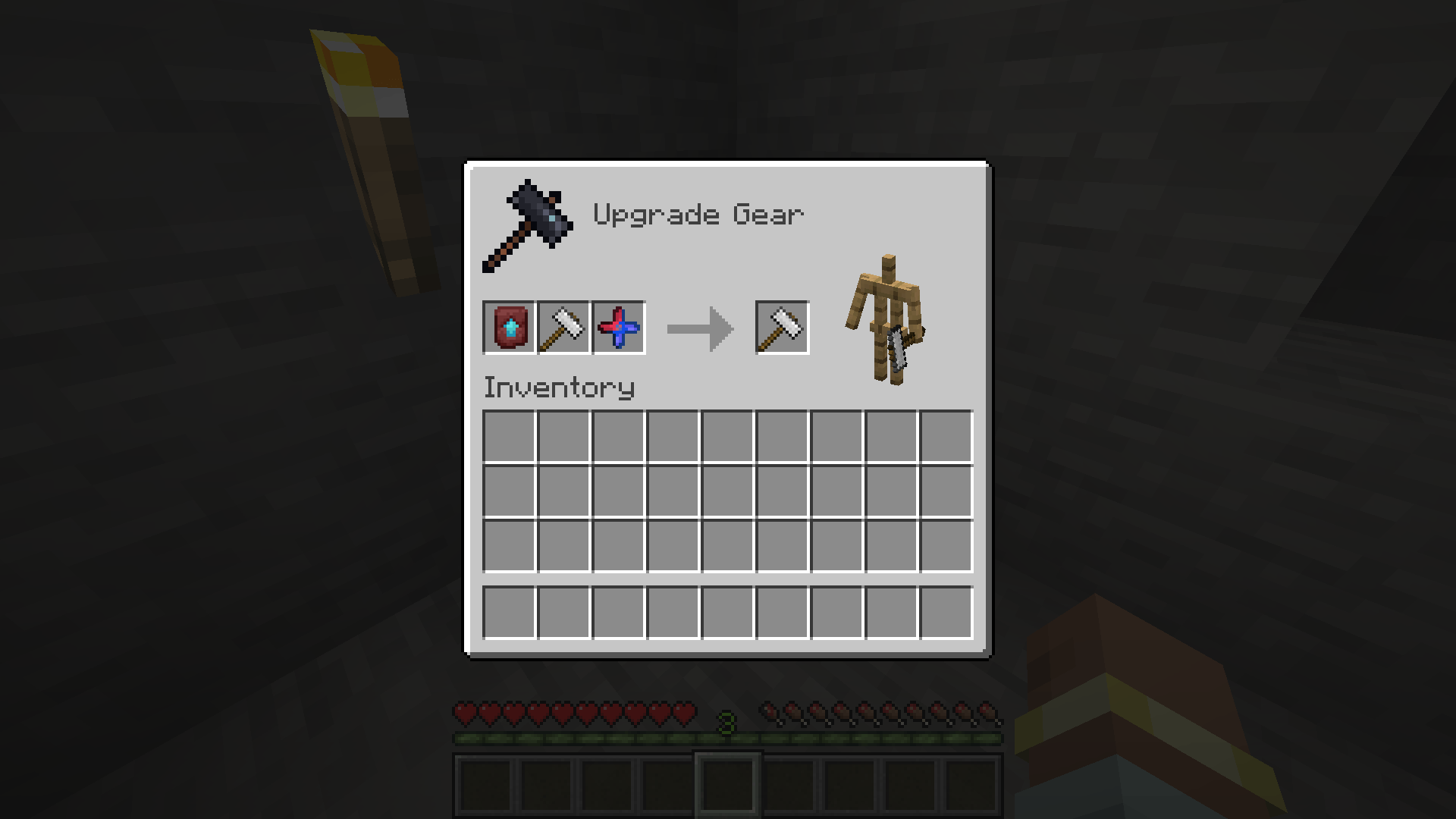Pick up the red-blue star upgrade material
This screenshot has height=819, width=1456.
(x=617, y=328)
